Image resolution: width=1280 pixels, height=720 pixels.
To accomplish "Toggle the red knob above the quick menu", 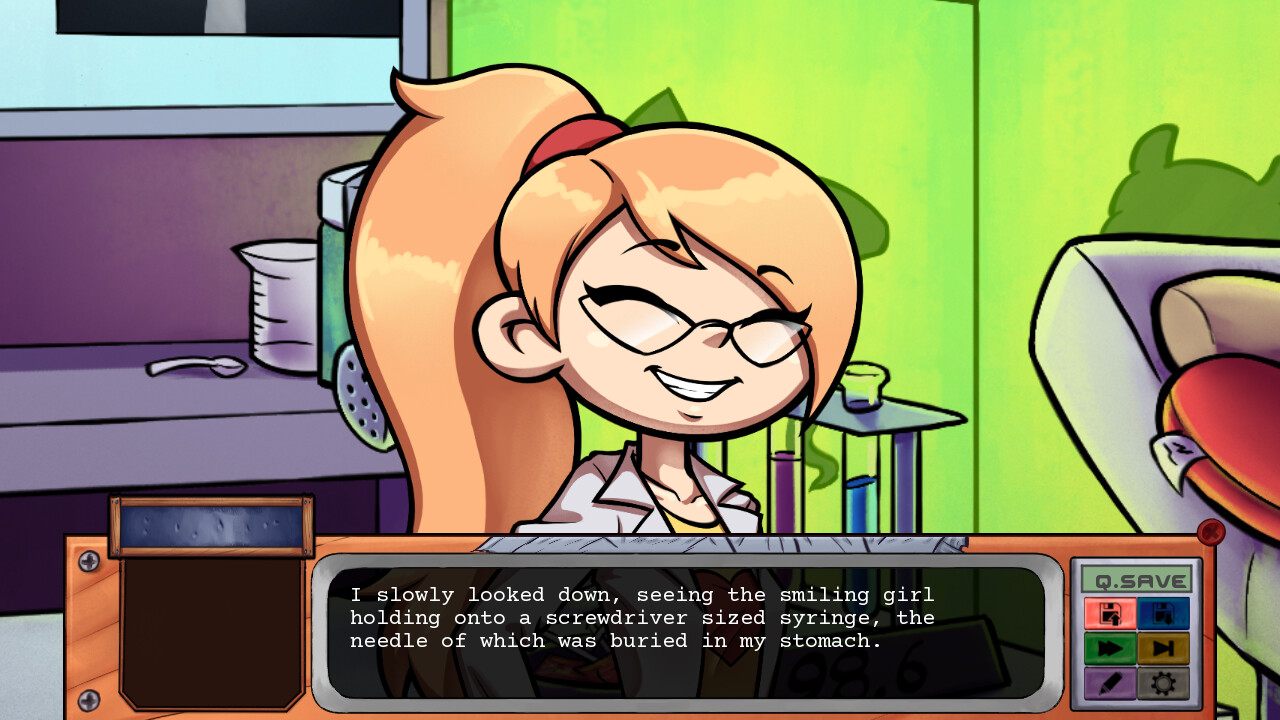I will tap(1210, 533).
